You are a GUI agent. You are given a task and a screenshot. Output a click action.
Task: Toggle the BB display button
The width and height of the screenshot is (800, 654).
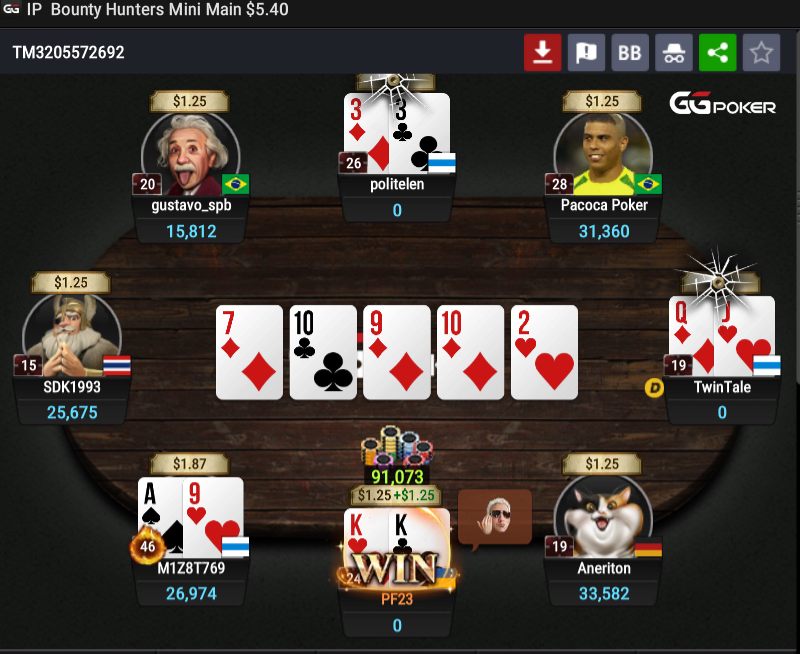pos(630,52)
